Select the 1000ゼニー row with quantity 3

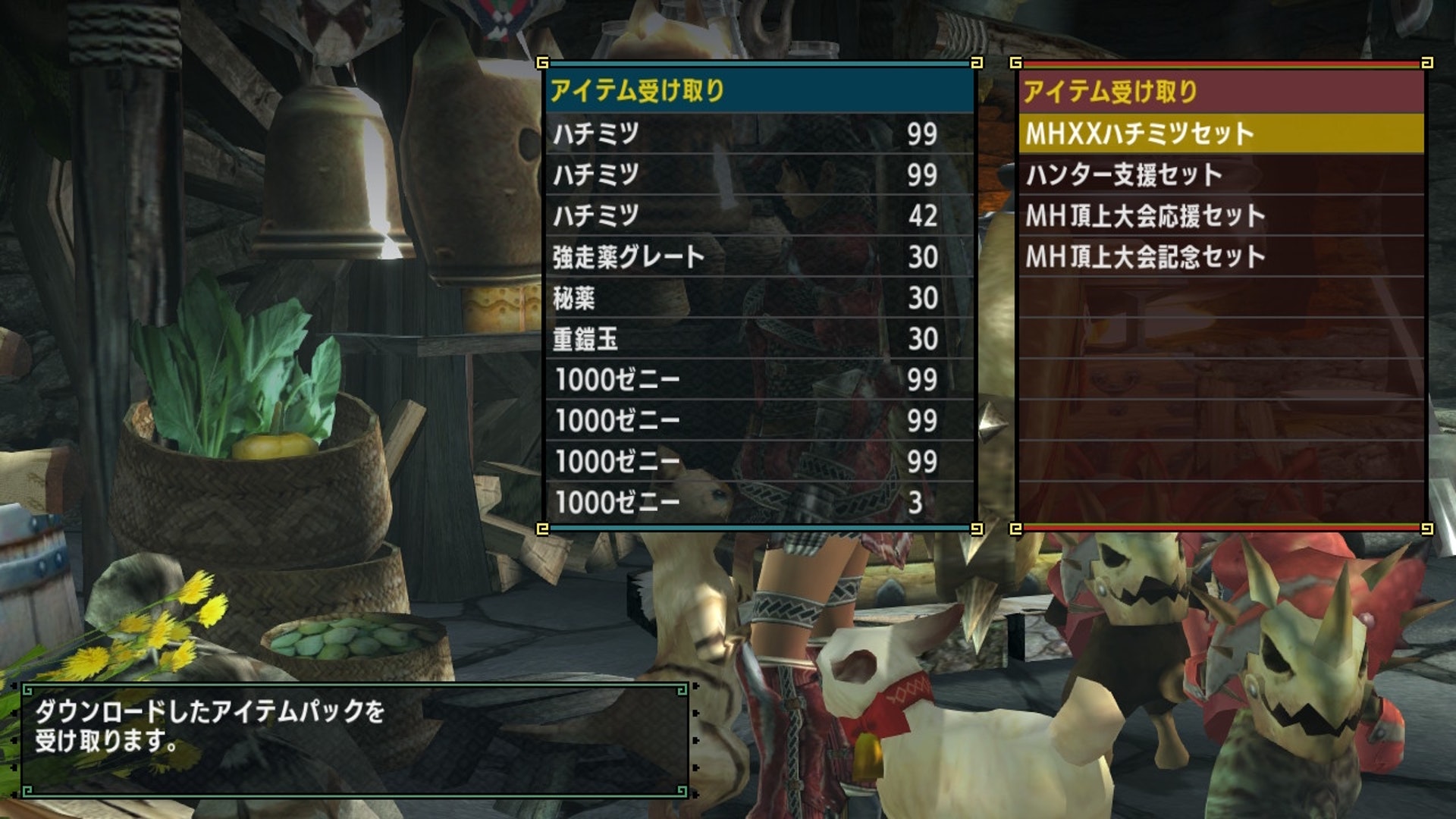coord(758,502)
